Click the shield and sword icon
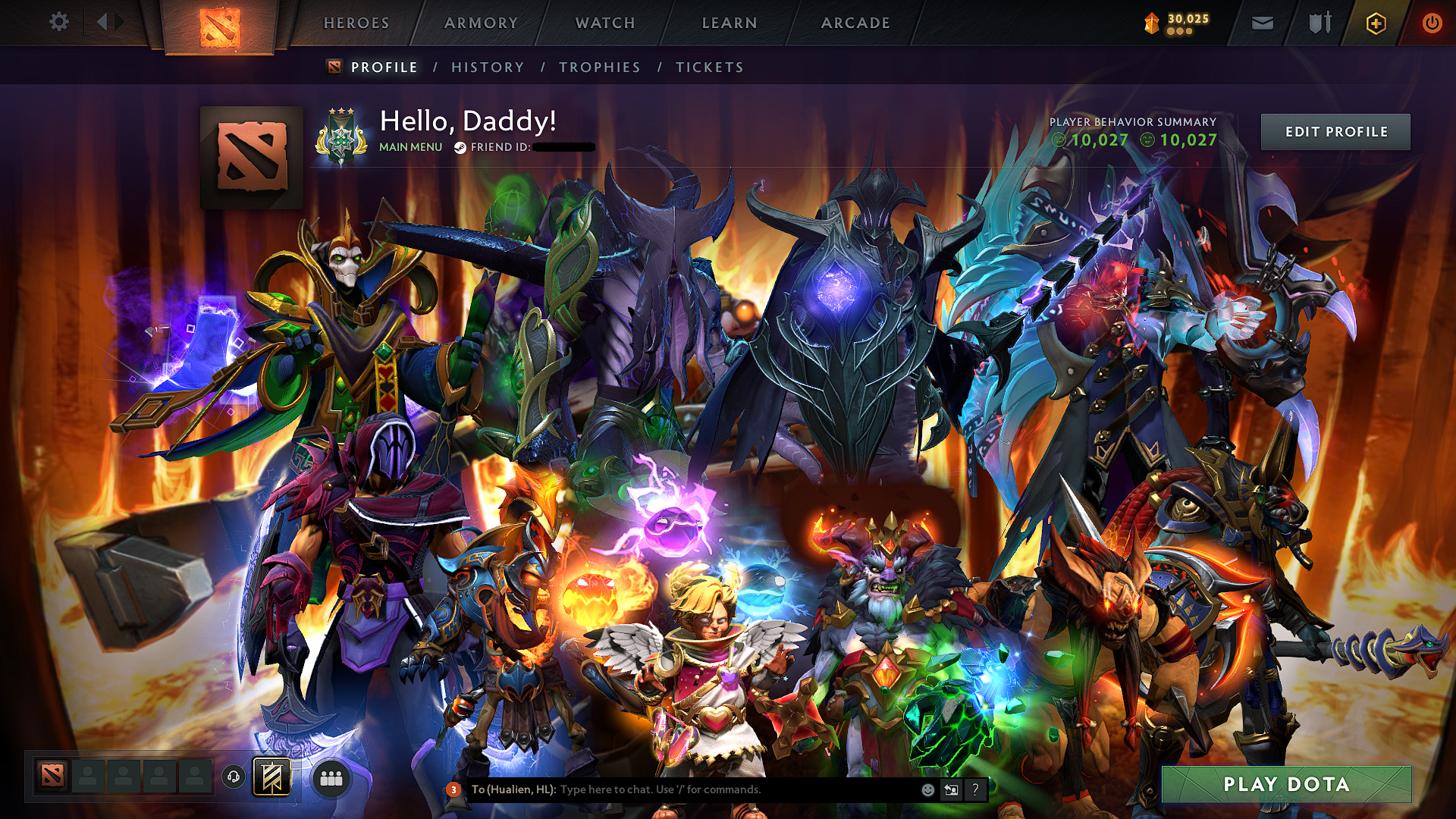 [x=1319, y=24]
